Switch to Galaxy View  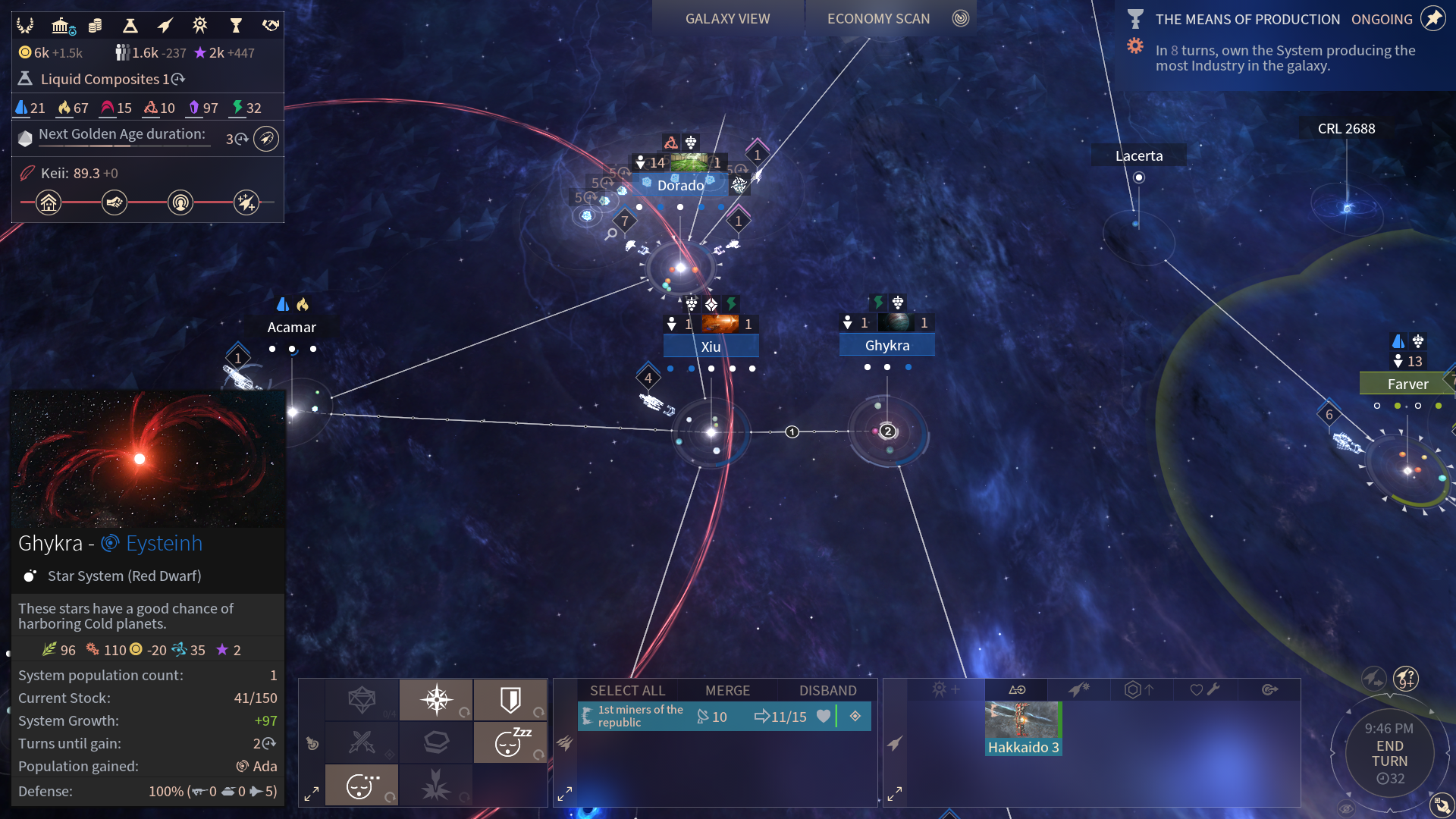[x=727, y=19]
